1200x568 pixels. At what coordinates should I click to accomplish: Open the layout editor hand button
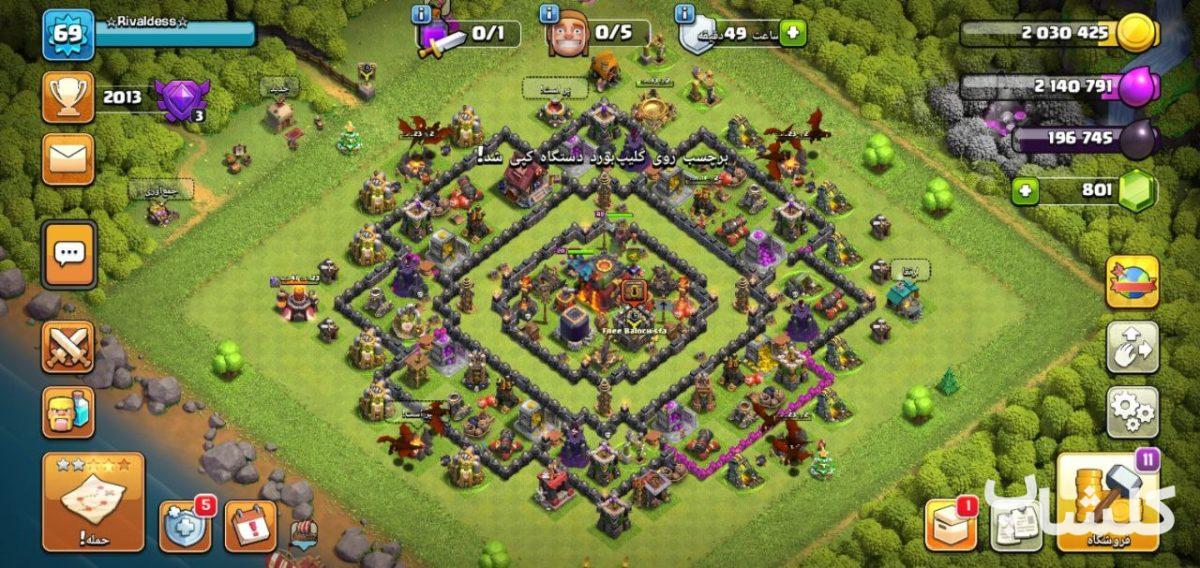(1132, 347)
